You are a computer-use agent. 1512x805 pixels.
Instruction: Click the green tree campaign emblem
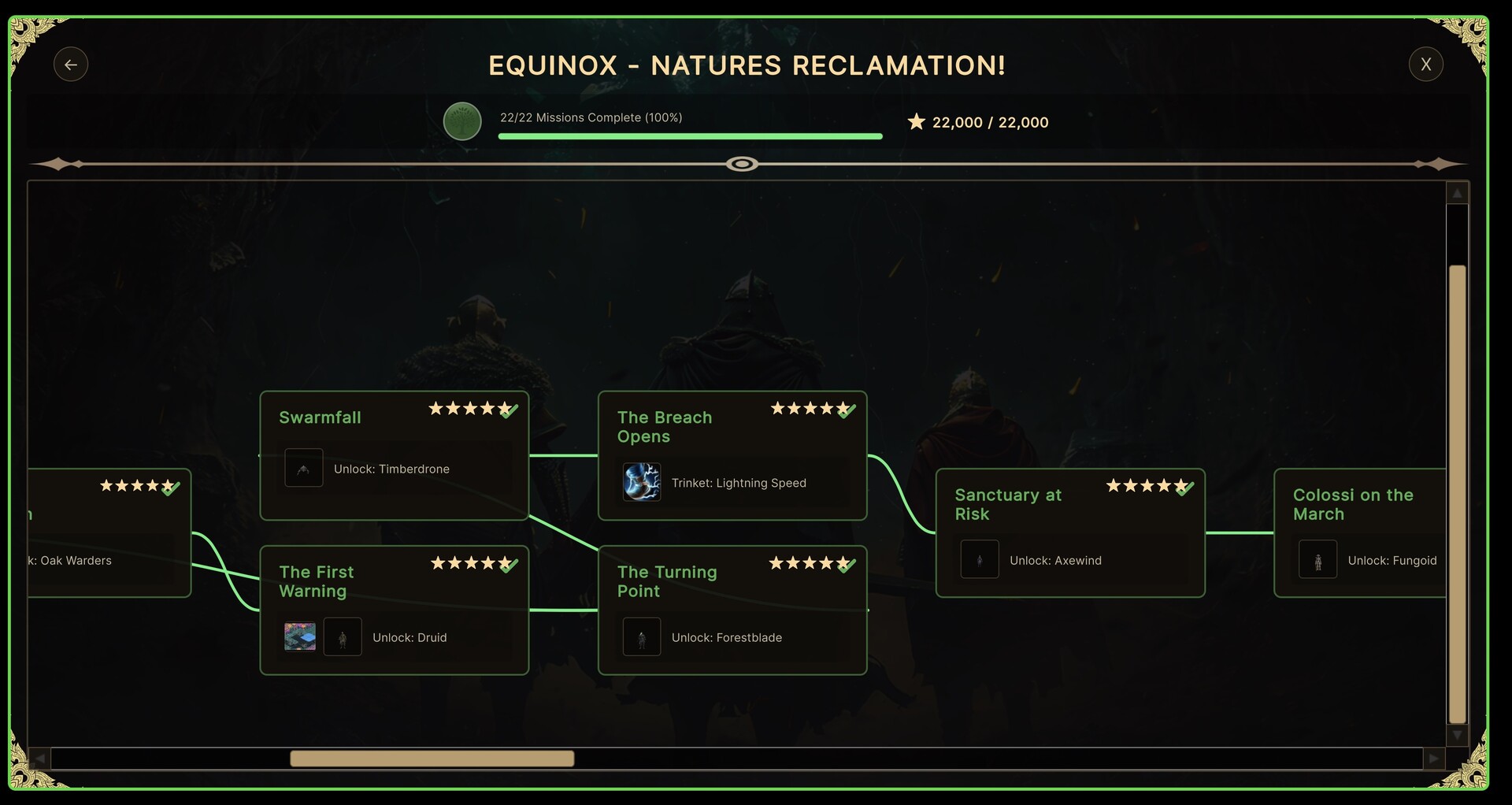pos(462,121)
